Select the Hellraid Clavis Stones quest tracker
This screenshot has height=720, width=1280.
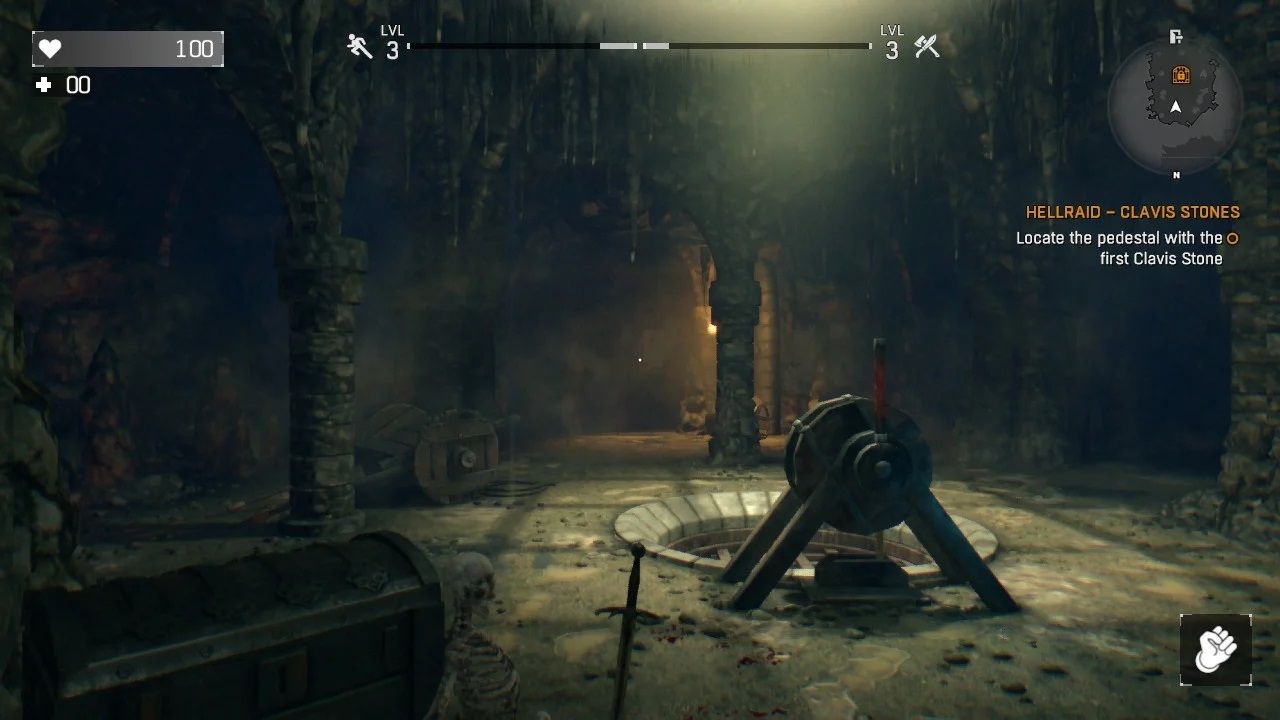coord(1132,212)
